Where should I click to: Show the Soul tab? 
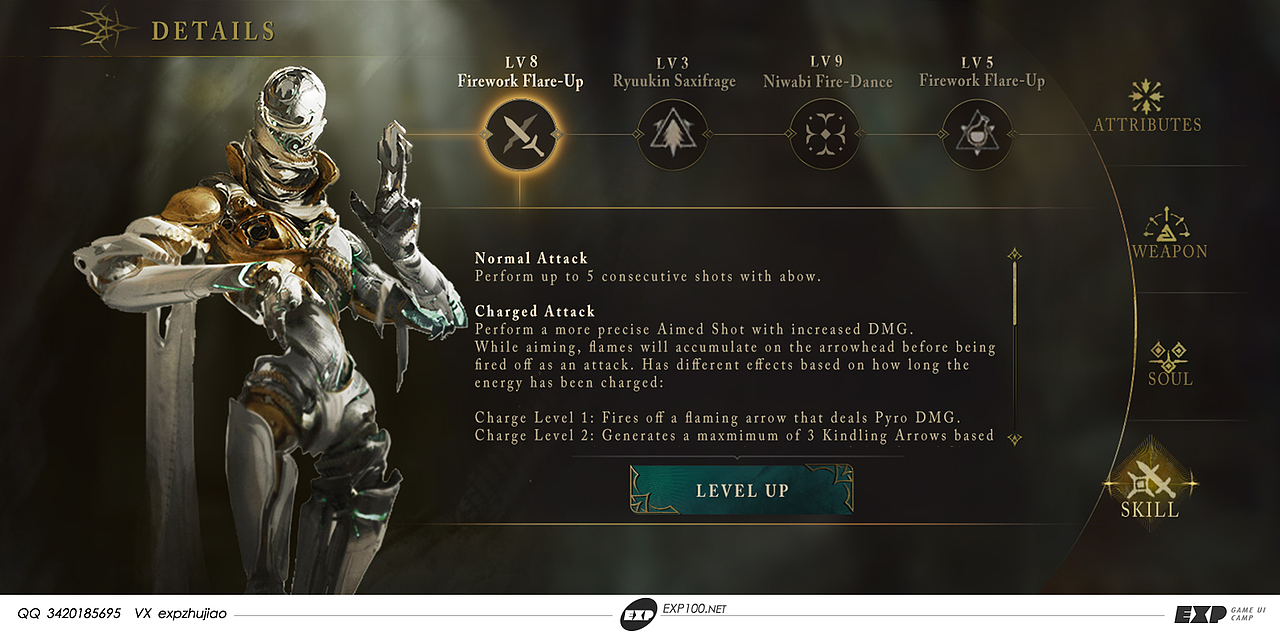(1168, 362)
